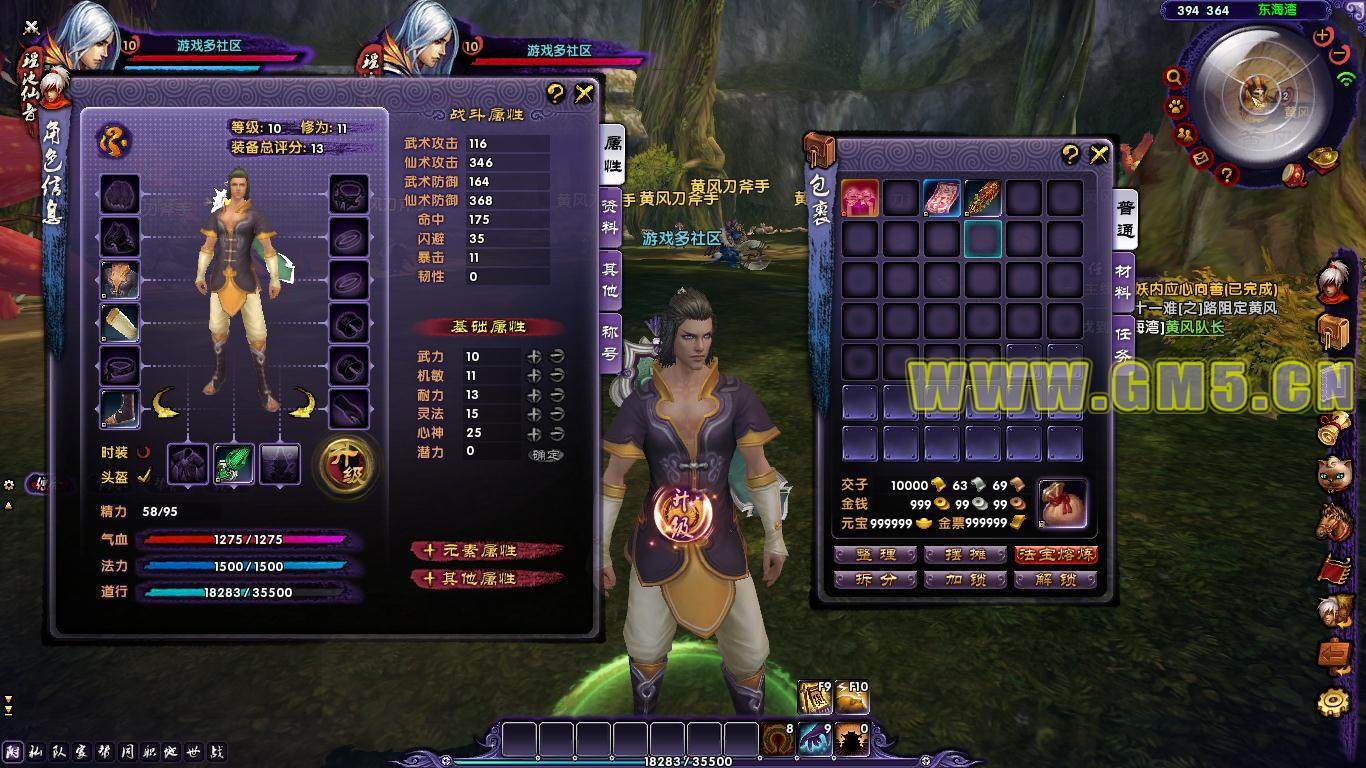Close the inventory bag window

point(1099,154)
